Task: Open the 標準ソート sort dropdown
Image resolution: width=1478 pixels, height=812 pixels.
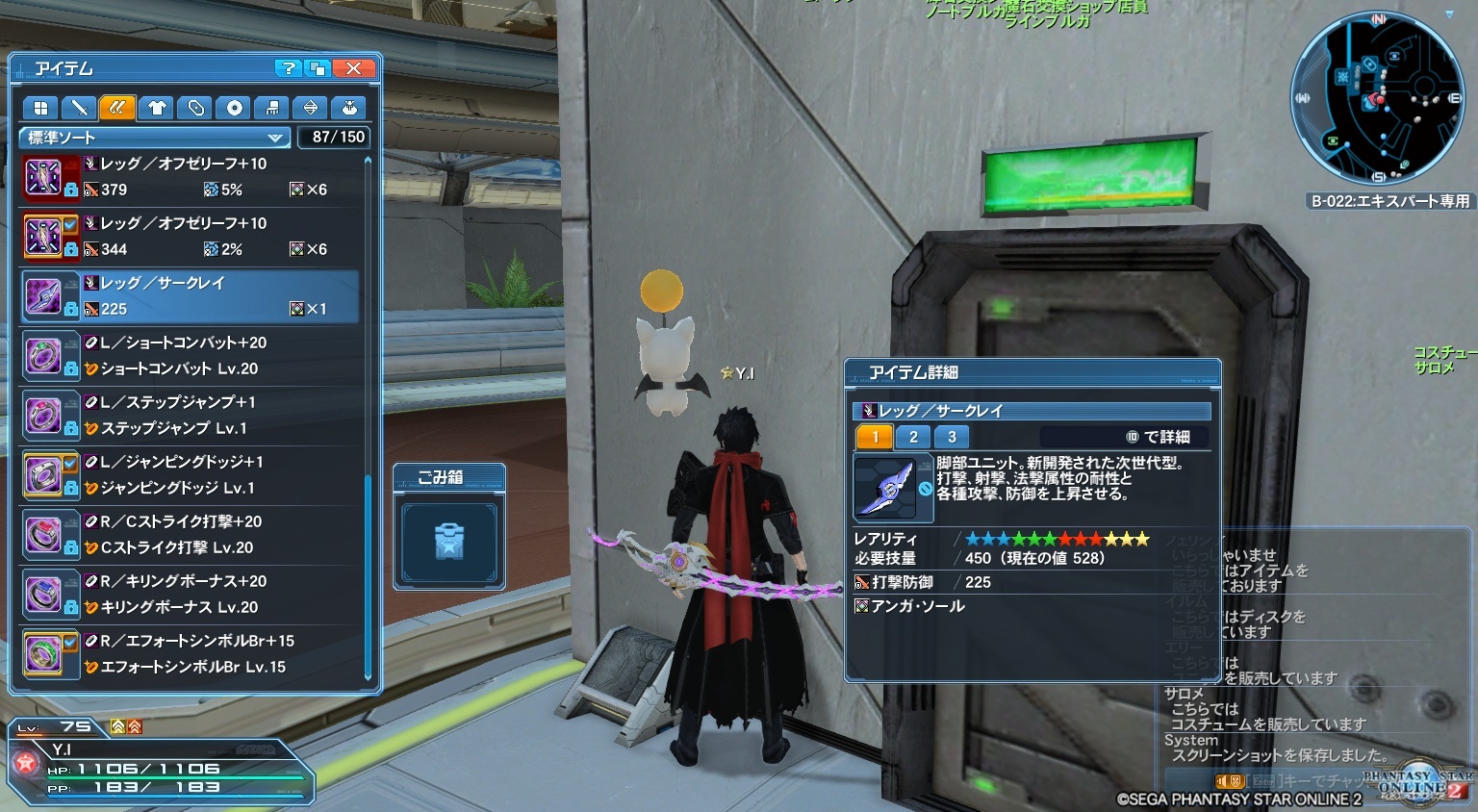Action: point(154,138)
